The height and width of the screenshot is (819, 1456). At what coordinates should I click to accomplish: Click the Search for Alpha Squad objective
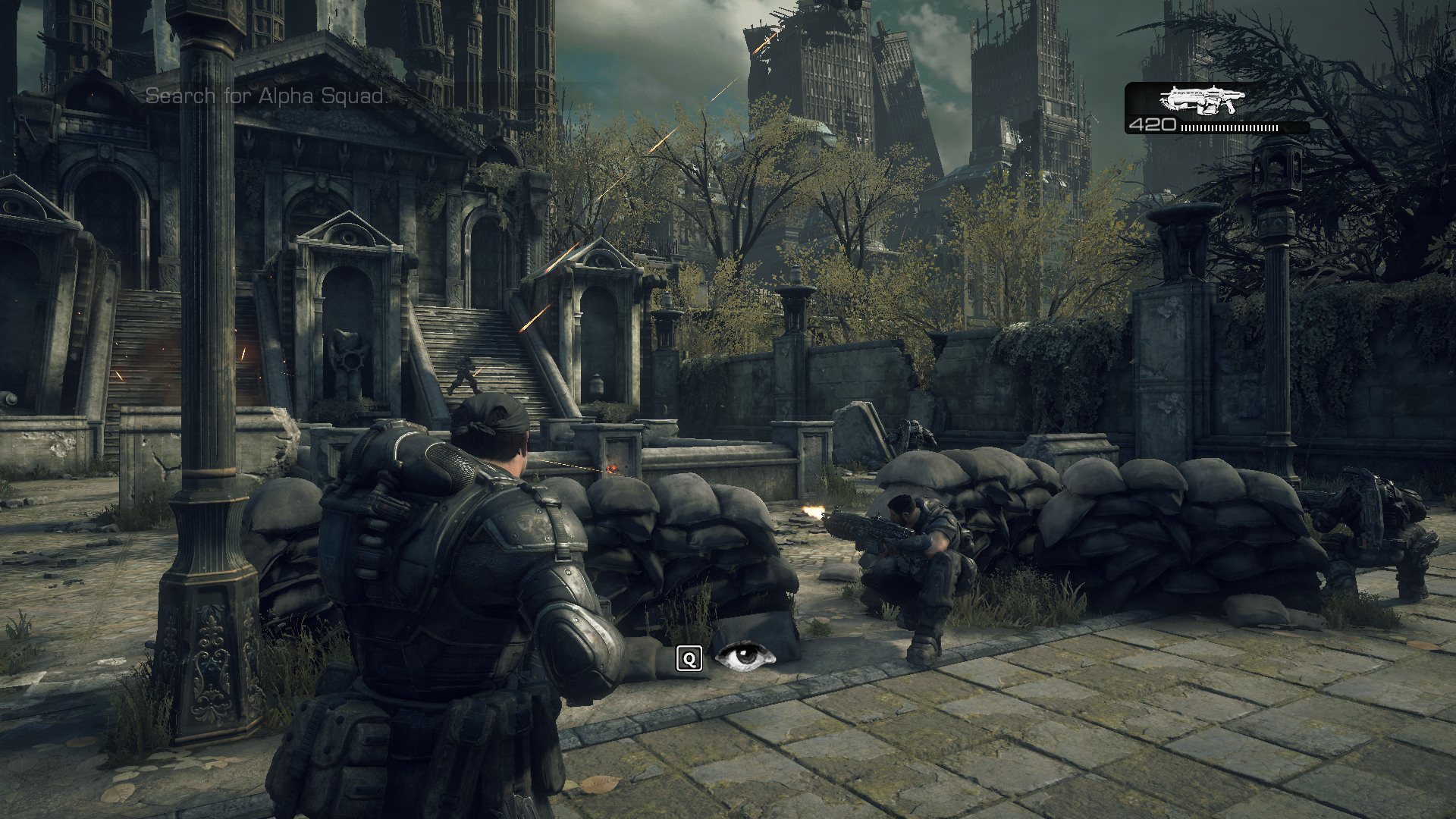[265, 96]
